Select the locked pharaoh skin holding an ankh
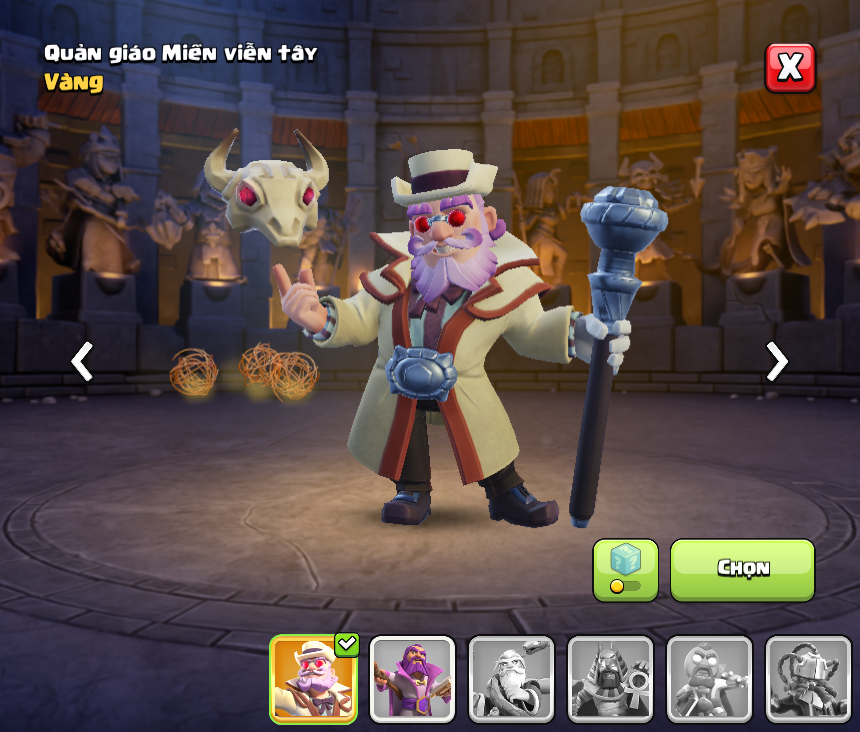 (610, 679)
